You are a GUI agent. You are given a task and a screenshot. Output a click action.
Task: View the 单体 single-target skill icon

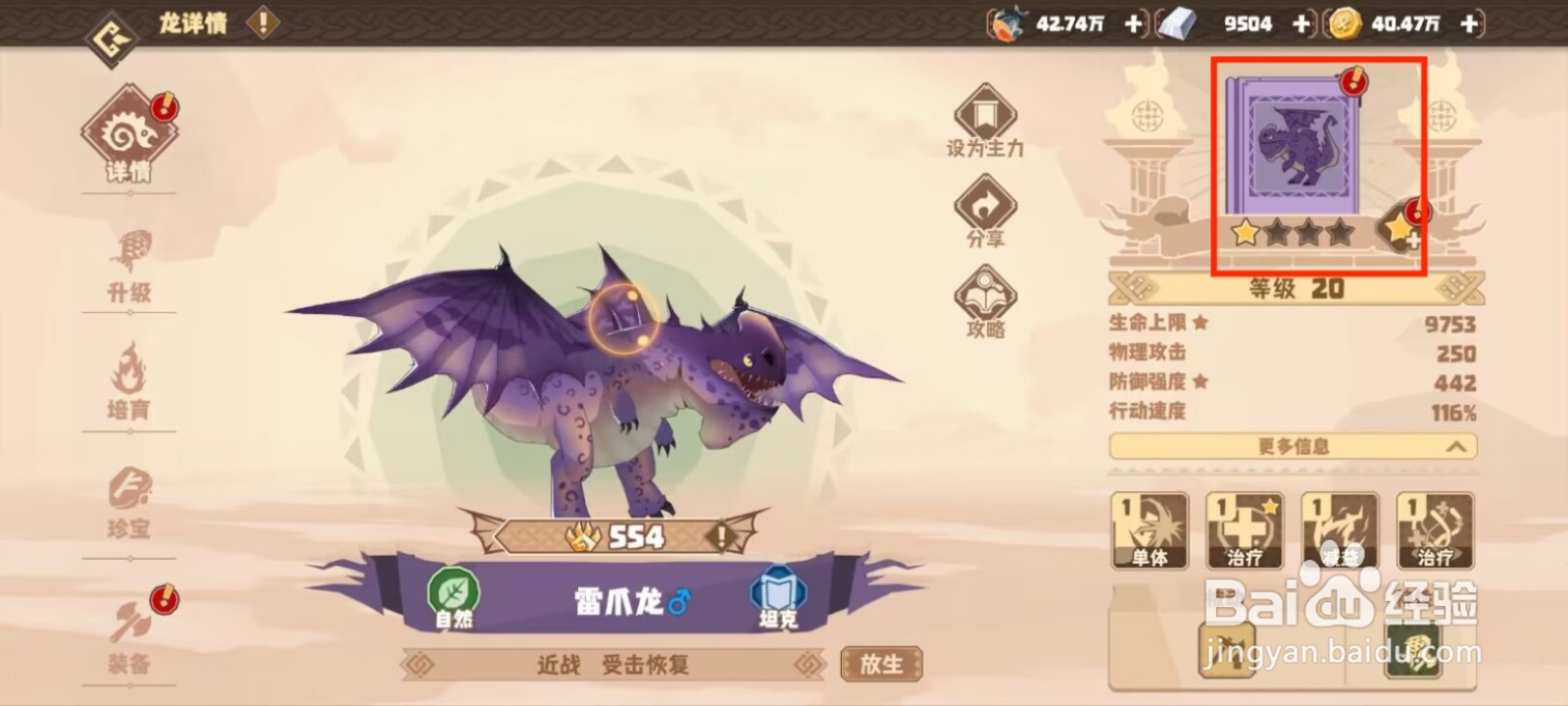click(1149, 529)
